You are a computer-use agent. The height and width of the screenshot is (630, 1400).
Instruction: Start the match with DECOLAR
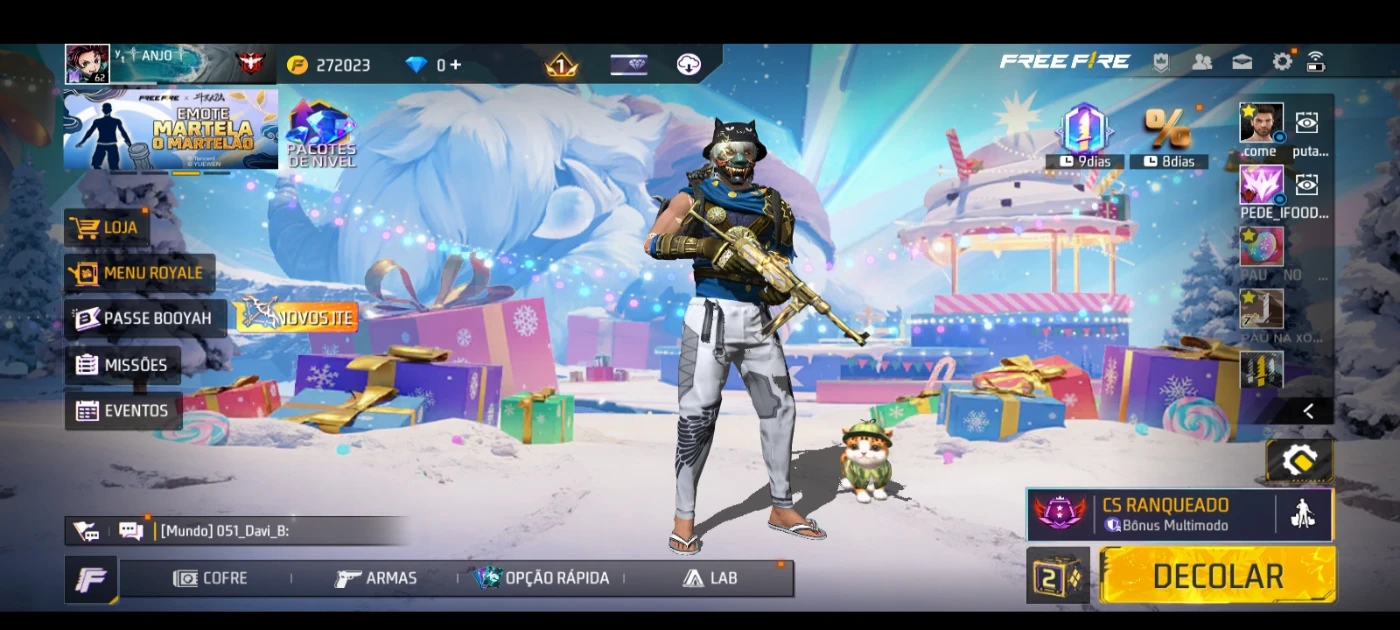click(x=1217, y=576)
